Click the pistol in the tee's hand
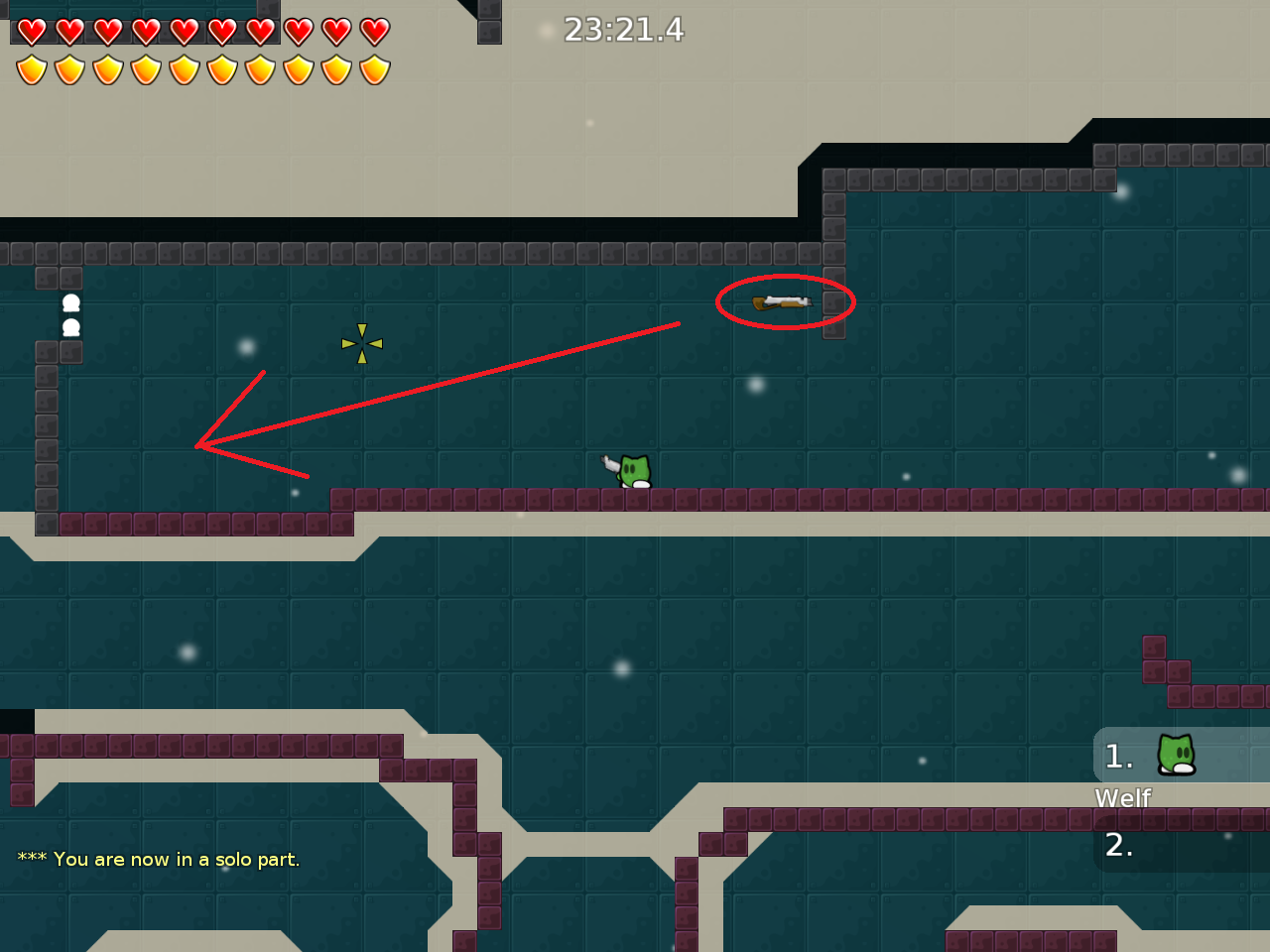Screen dimensions: 1270x952 click(x=610, y=462)
